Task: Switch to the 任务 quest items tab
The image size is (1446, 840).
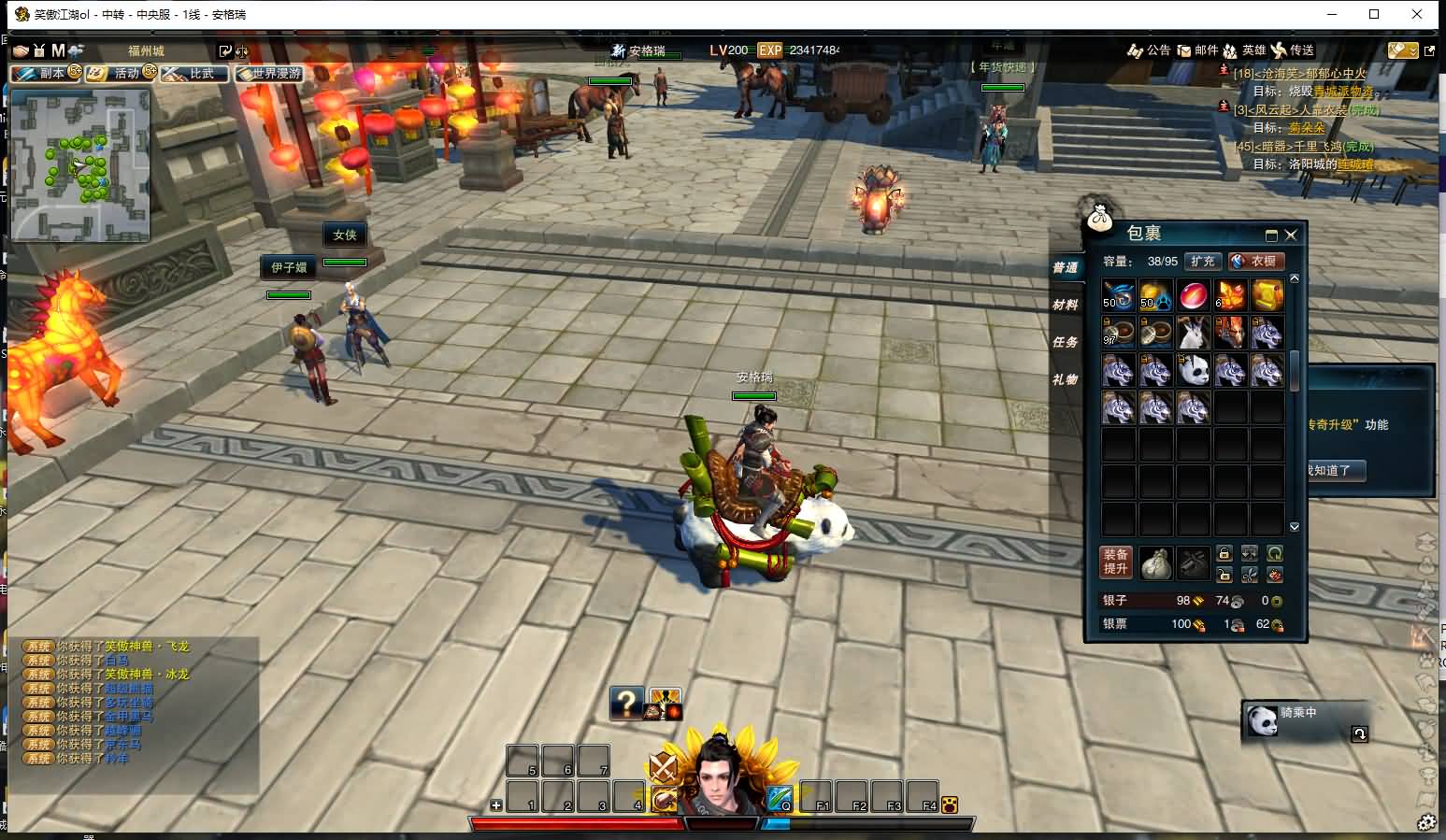Action: (1065, 342)
